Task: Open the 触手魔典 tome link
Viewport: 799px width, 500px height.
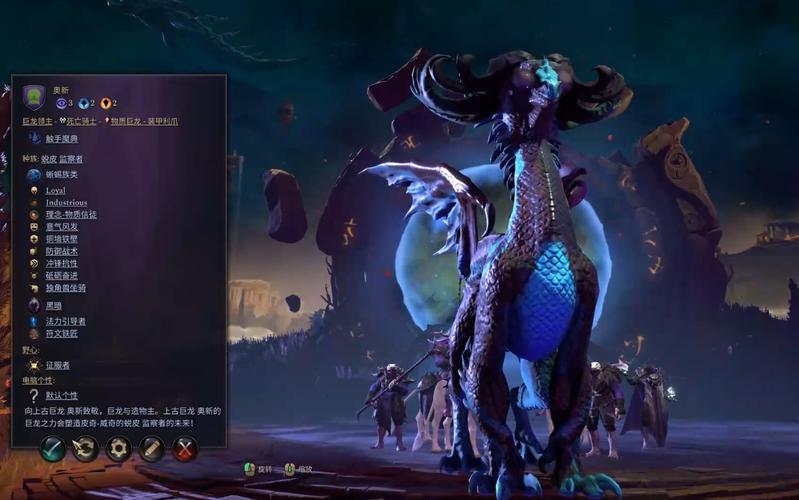Action: [x=61, y=138]
